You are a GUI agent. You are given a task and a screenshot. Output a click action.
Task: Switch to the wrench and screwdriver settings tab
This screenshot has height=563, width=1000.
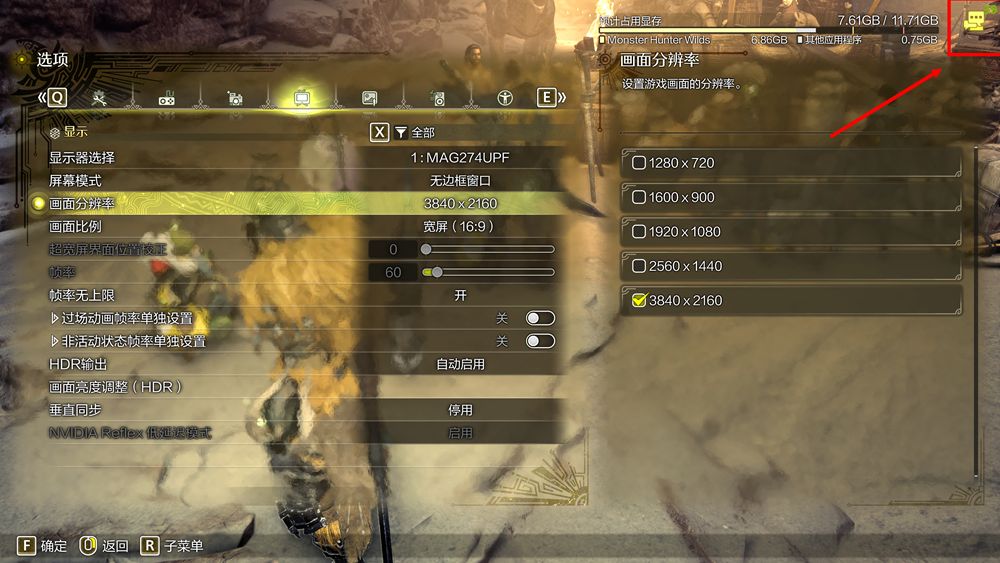pyautogui.click(x=99, y=98)
